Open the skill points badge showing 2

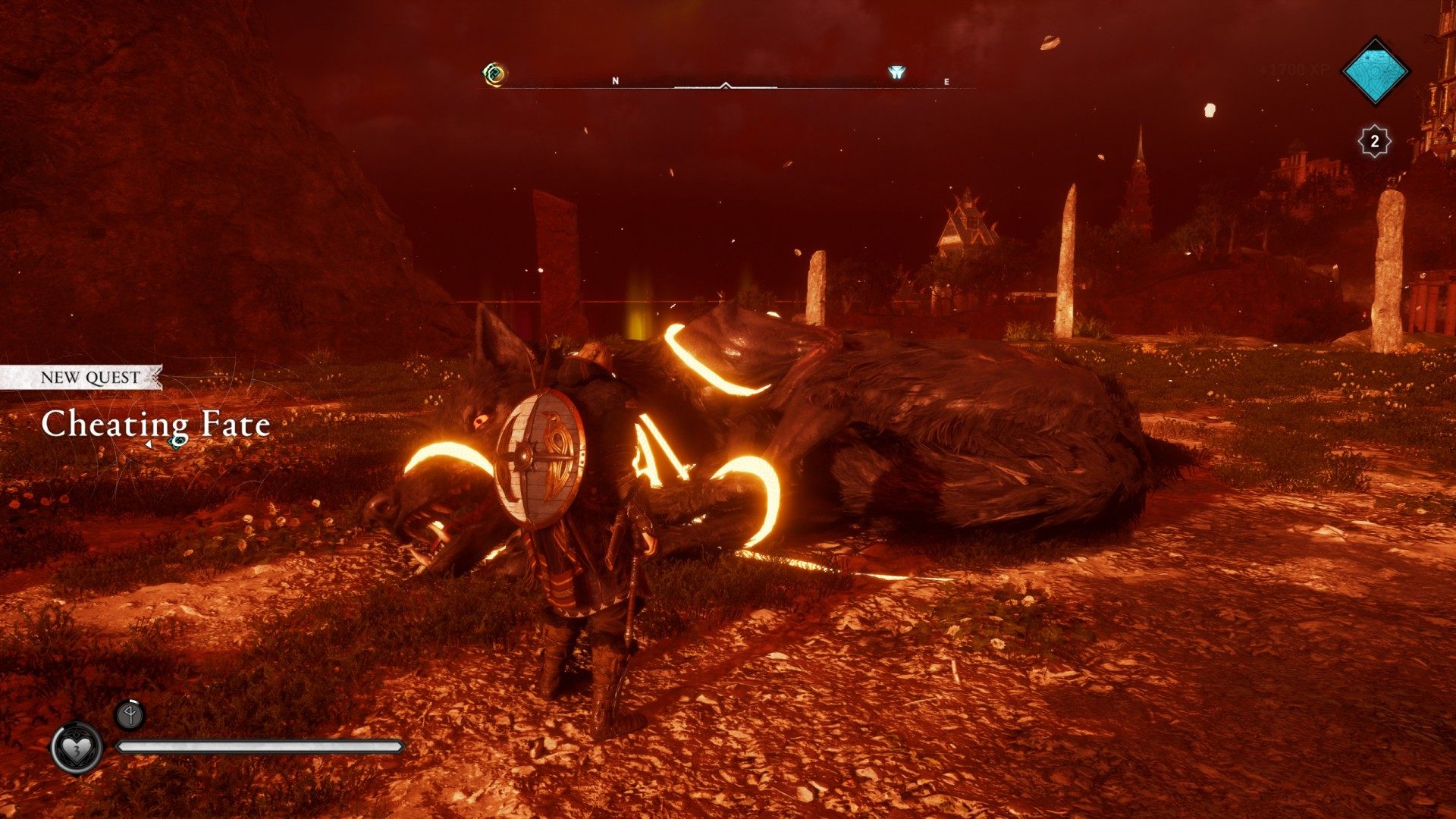(x=1373, y=141)
